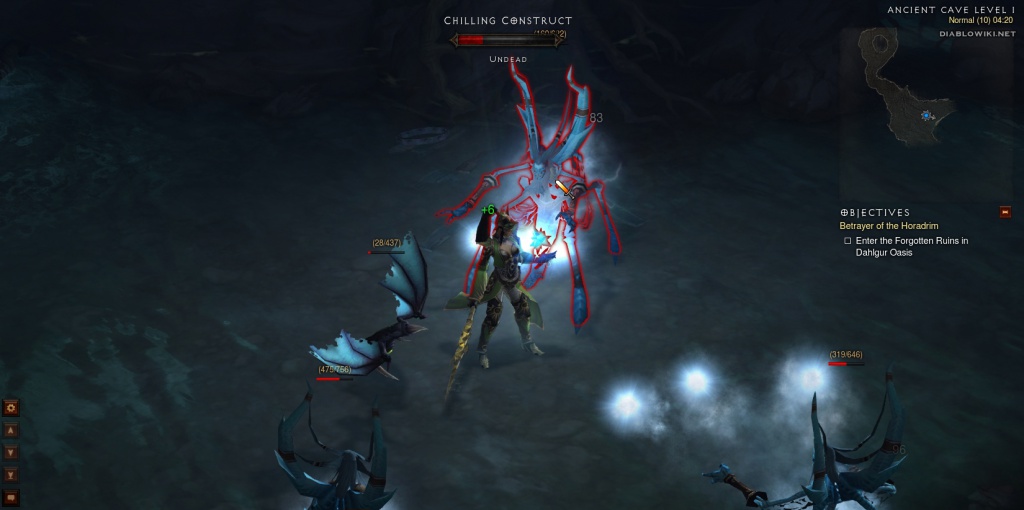Jump to chat bottom with the underlined arrow
The image size is (1024, 510).
11,474
